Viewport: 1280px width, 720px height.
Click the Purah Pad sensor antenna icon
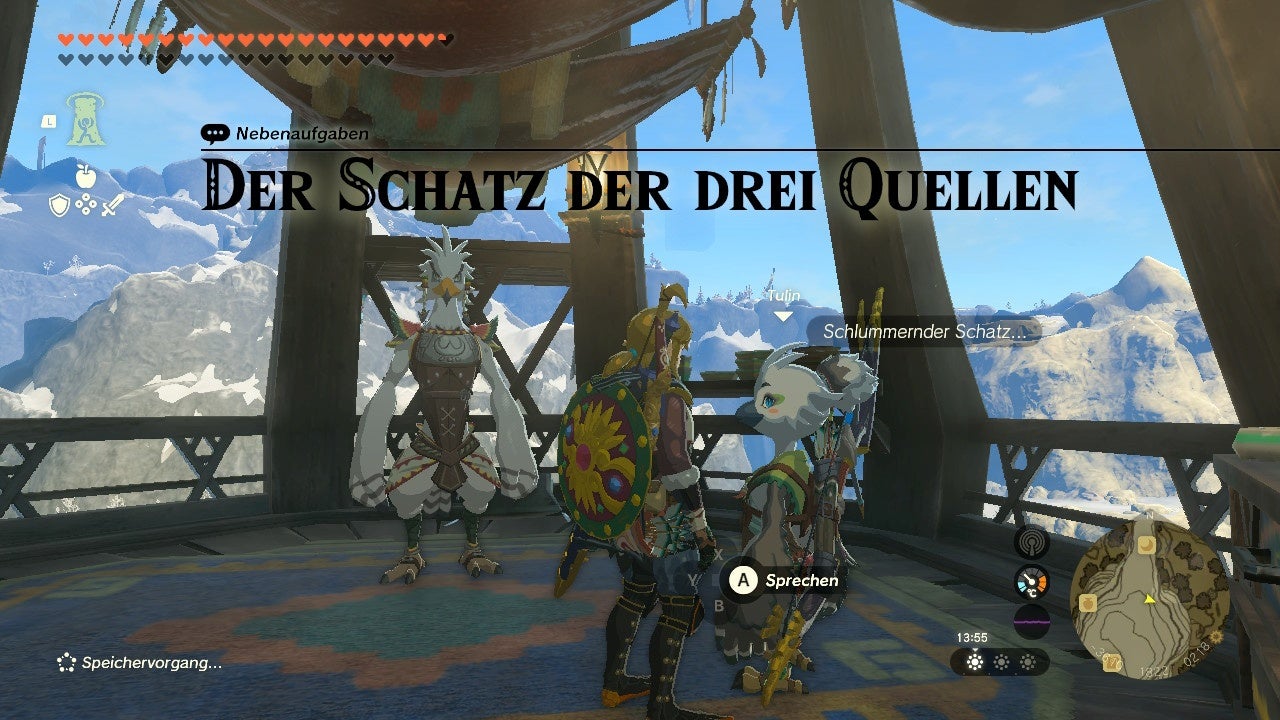1032,545
